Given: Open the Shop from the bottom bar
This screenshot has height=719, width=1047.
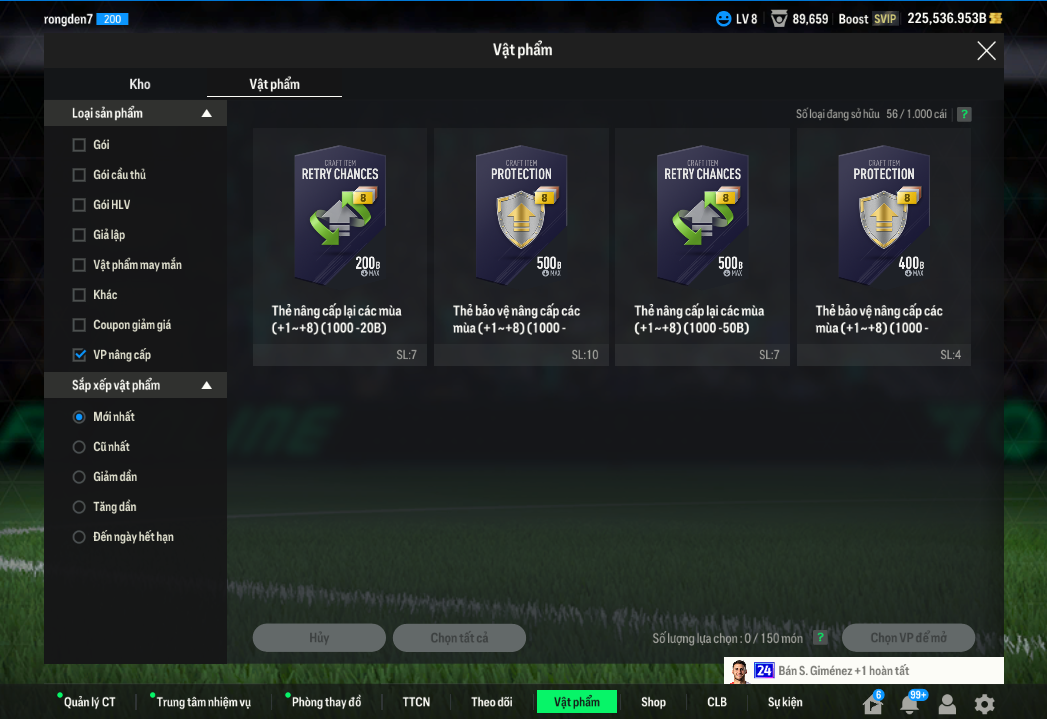Looking at the screenshot, I should point(653,702).
